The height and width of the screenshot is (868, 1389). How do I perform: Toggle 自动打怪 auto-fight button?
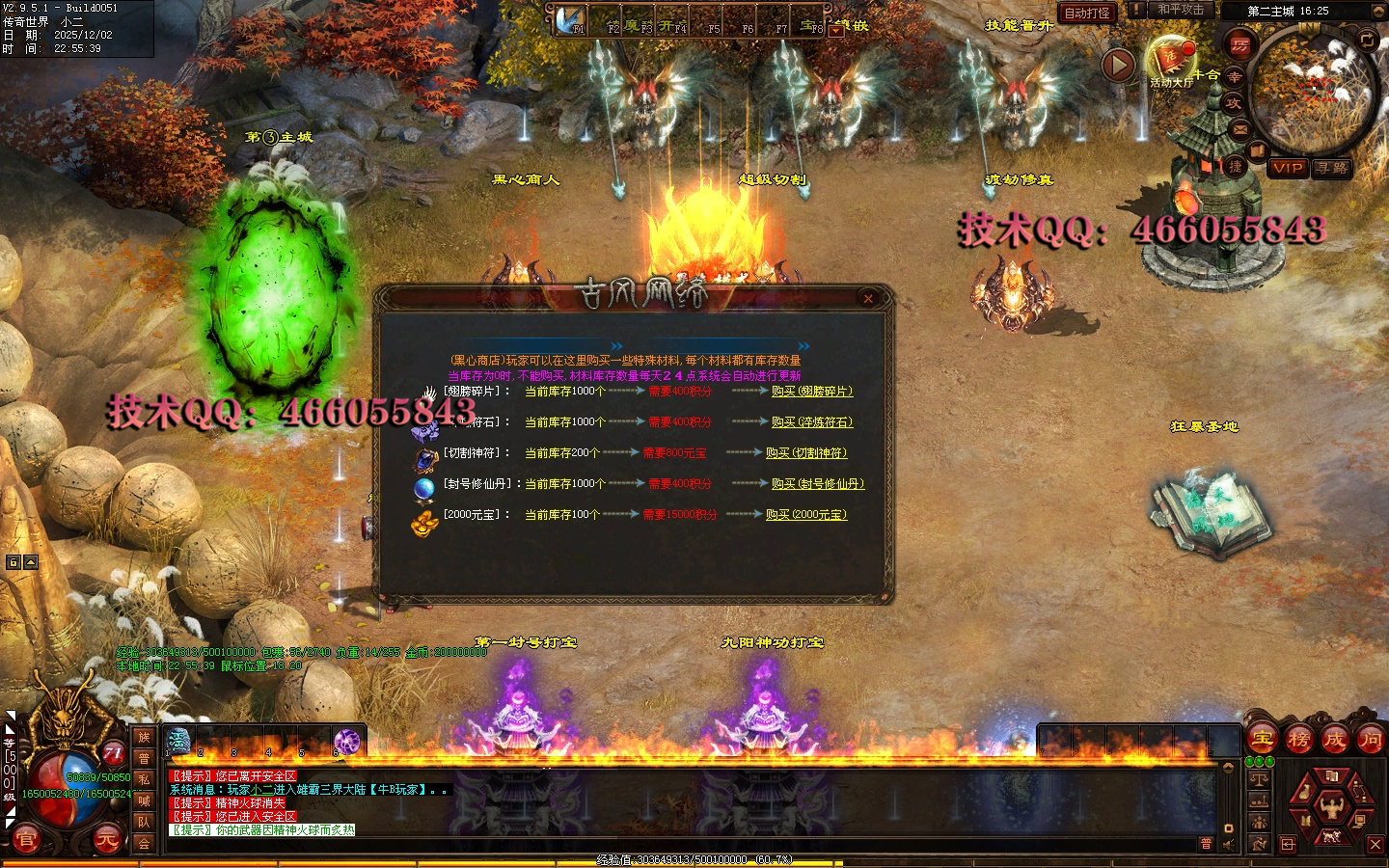(1087, 13)
